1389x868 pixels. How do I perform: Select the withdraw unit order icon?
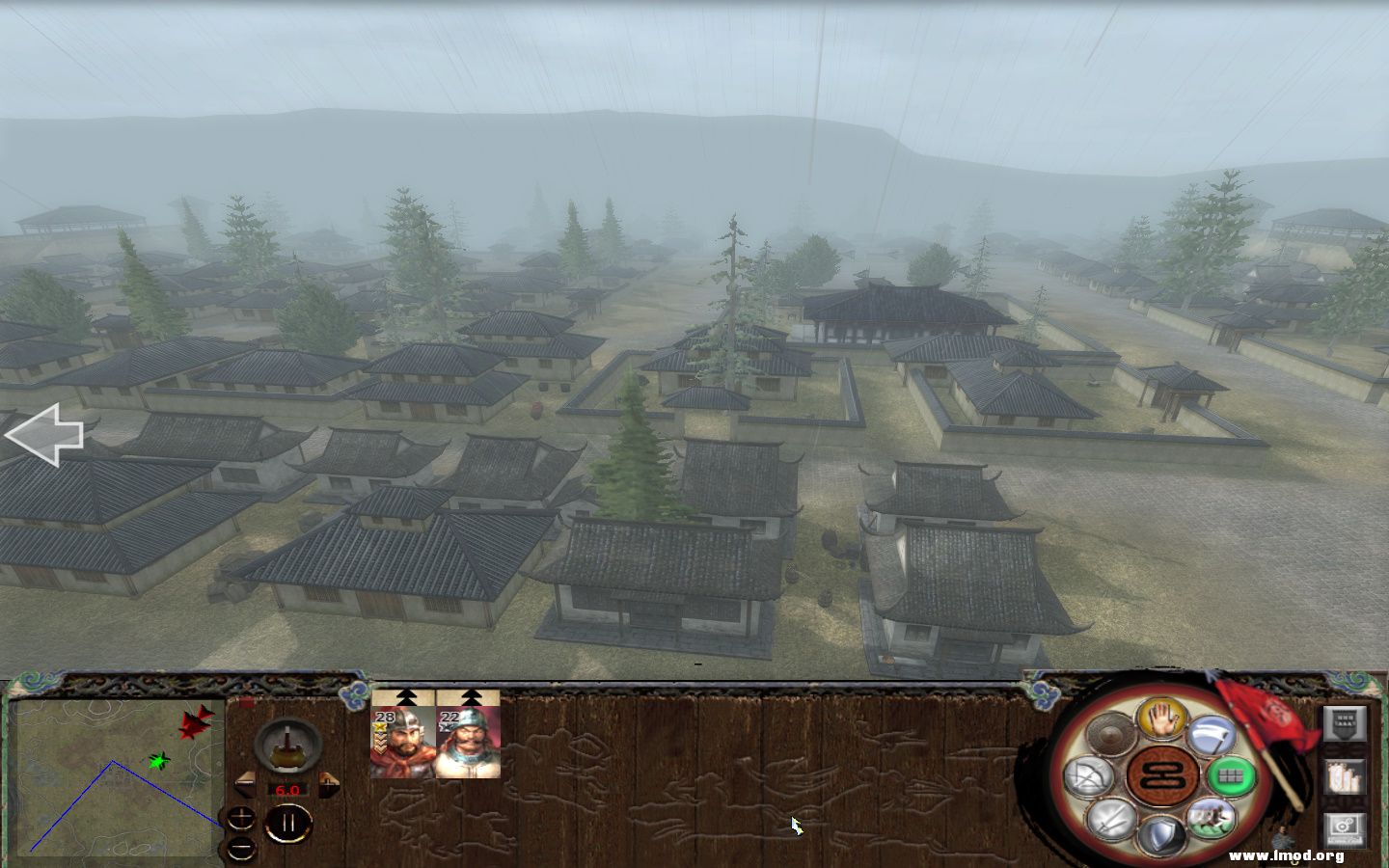(1212, 736)
